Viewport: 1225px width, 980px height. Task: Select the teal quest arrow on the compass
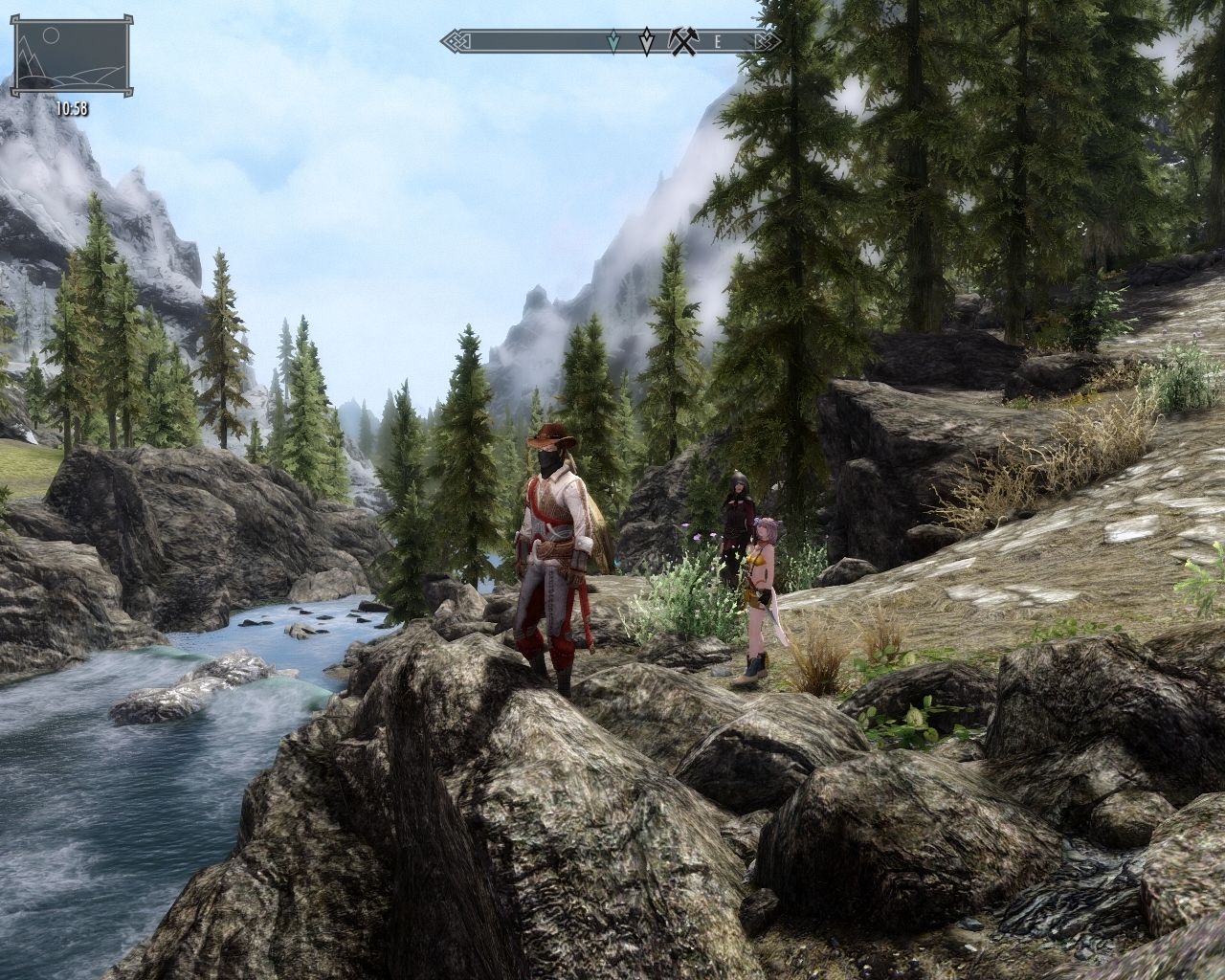click(613, 41)
